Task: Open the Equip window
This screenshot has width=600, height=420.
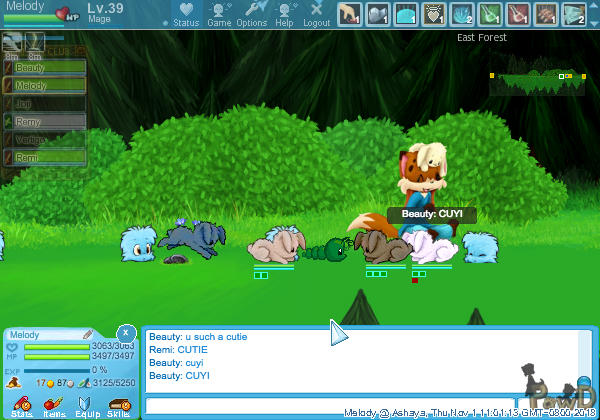Action: click(87, 405)
